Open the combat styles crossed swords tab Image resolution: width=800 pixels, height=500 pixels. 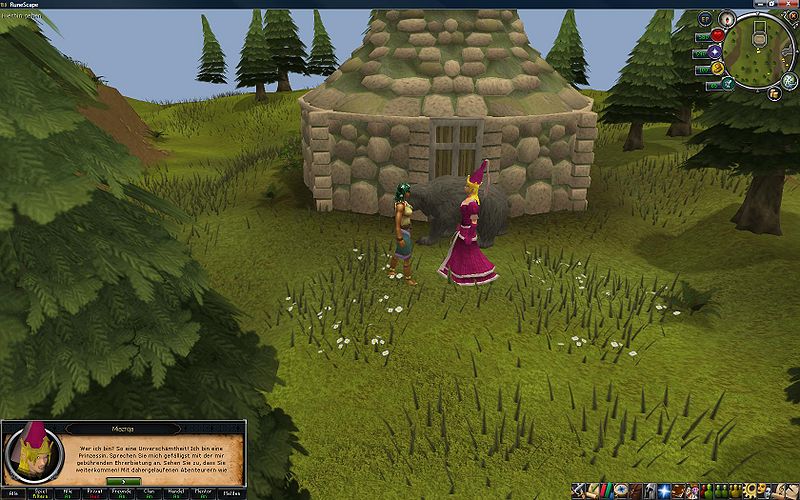[x=577, y=491]
